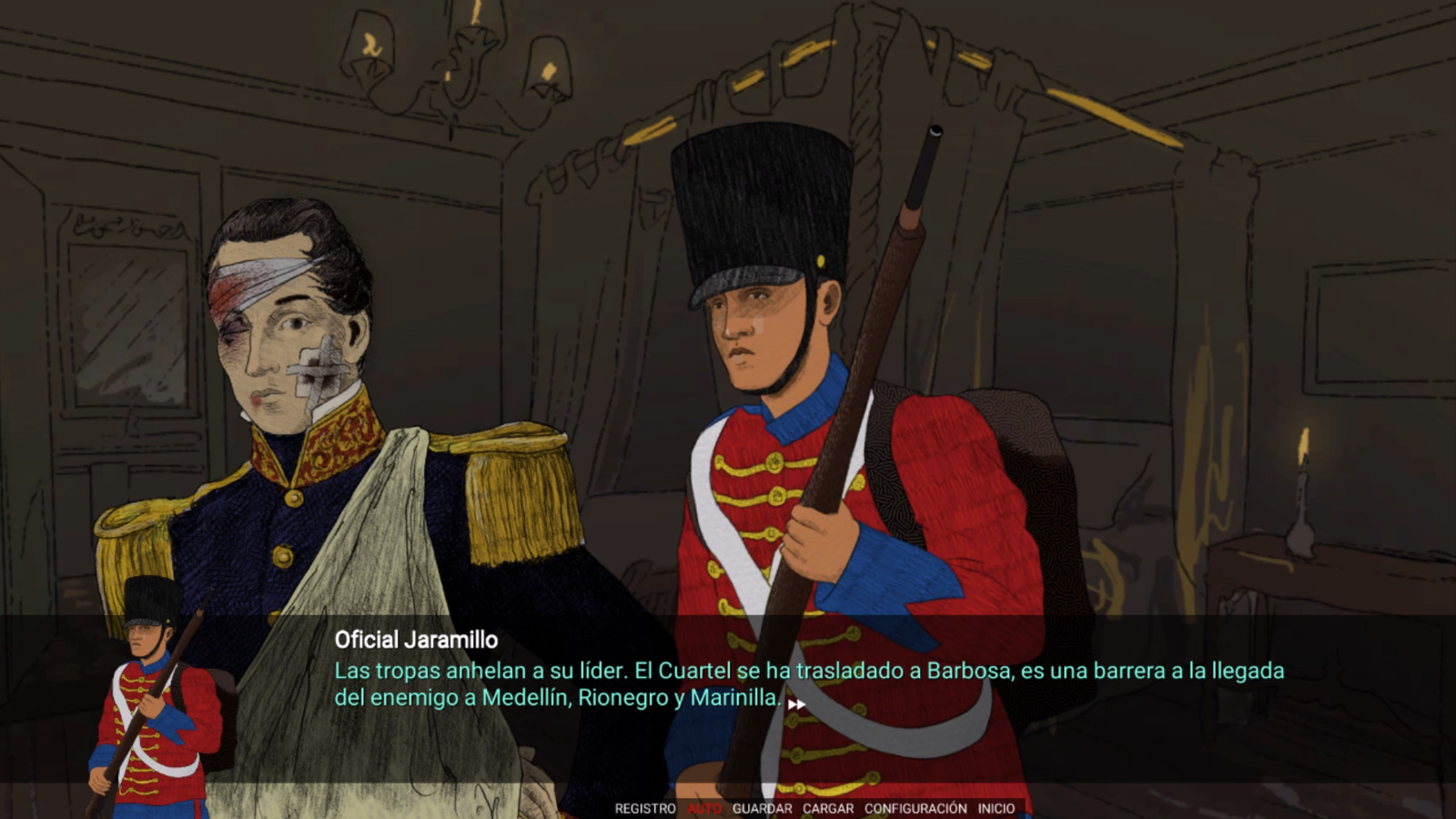
Task: Open the Registro dialogue log
Action: [x=645, y=808]
